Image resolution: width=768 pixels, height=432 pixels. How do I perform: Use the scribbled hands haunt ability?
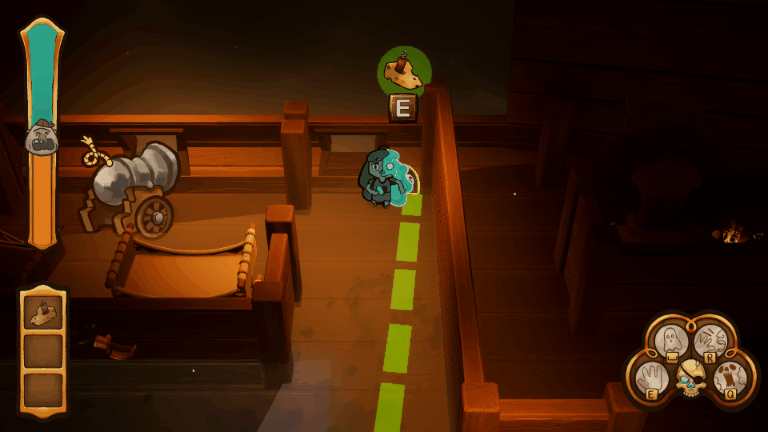(710, 340)
